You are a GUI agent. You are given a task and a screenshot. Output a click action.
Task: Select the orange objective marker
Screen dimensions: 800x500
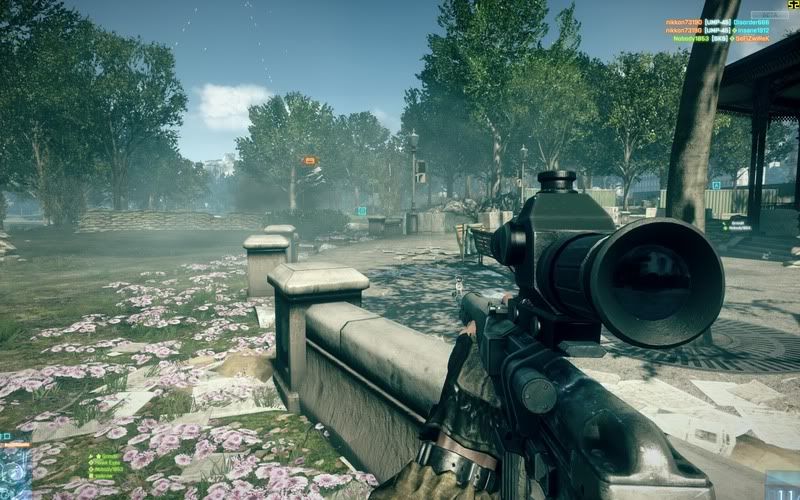[x=309, y=160]
